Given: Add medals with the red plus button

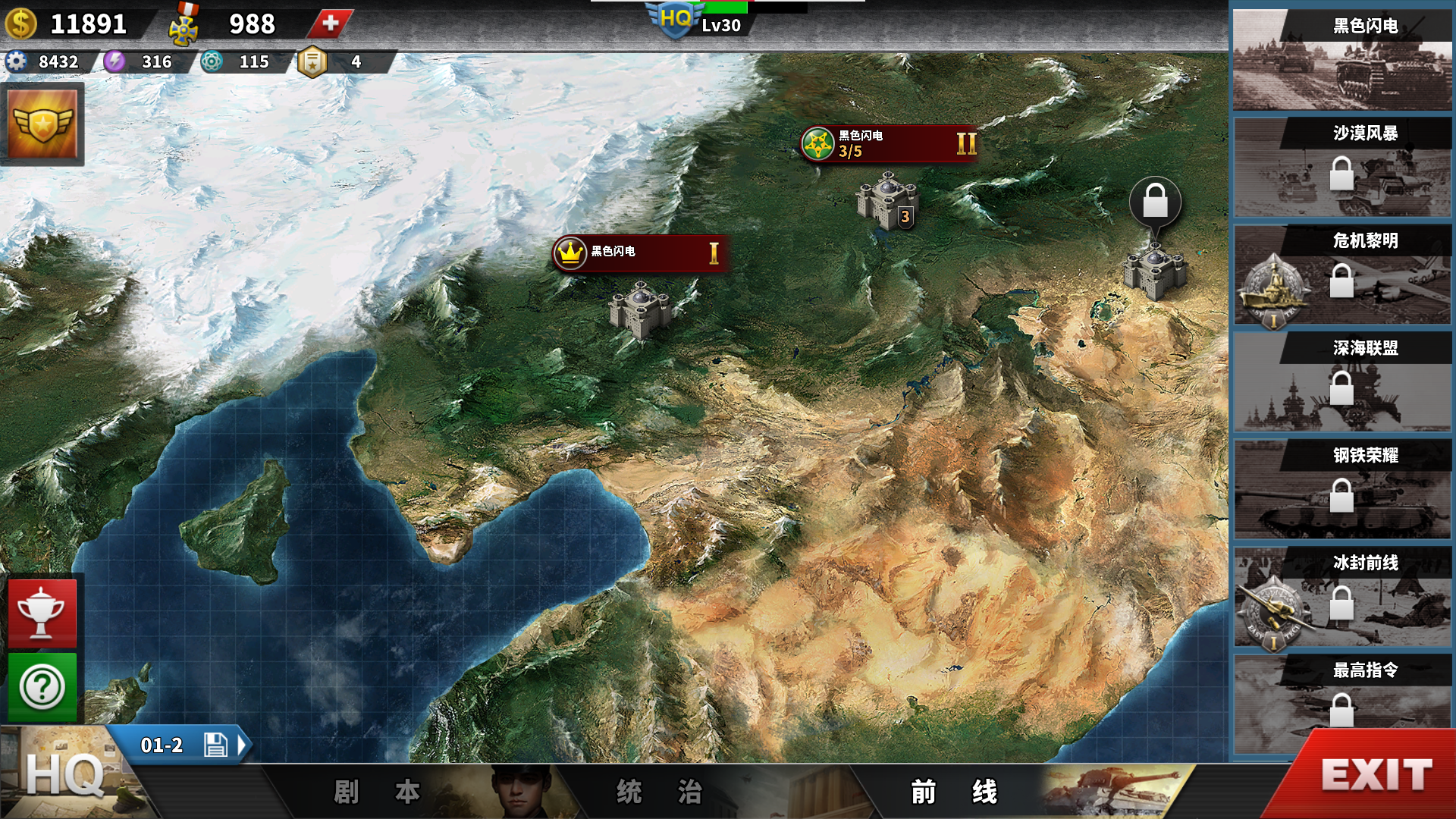Looking at the screenshot, I should pos(331,24).
